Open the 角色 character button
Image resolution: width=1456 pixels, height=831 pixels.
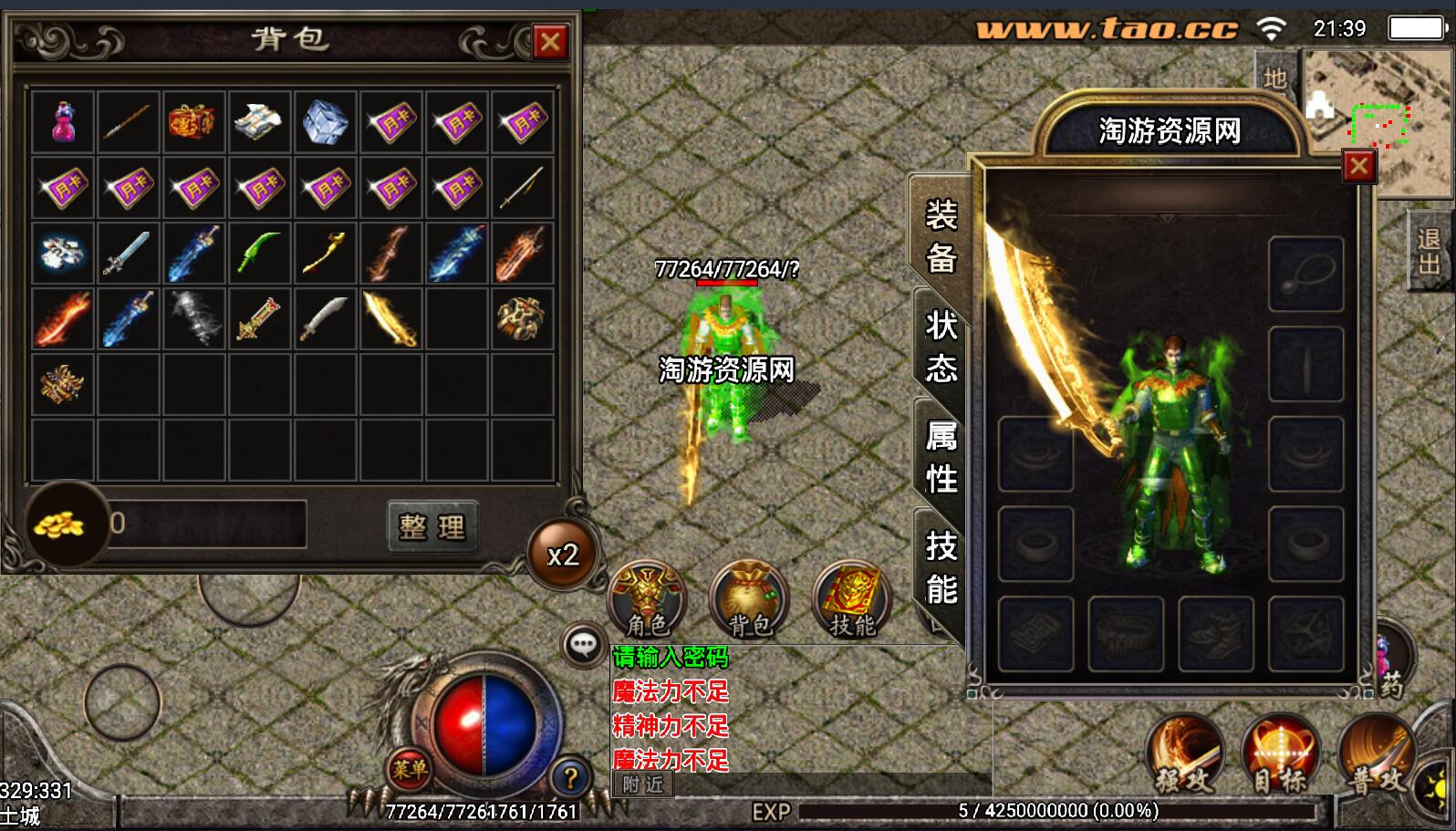click(x=648, y=599)
